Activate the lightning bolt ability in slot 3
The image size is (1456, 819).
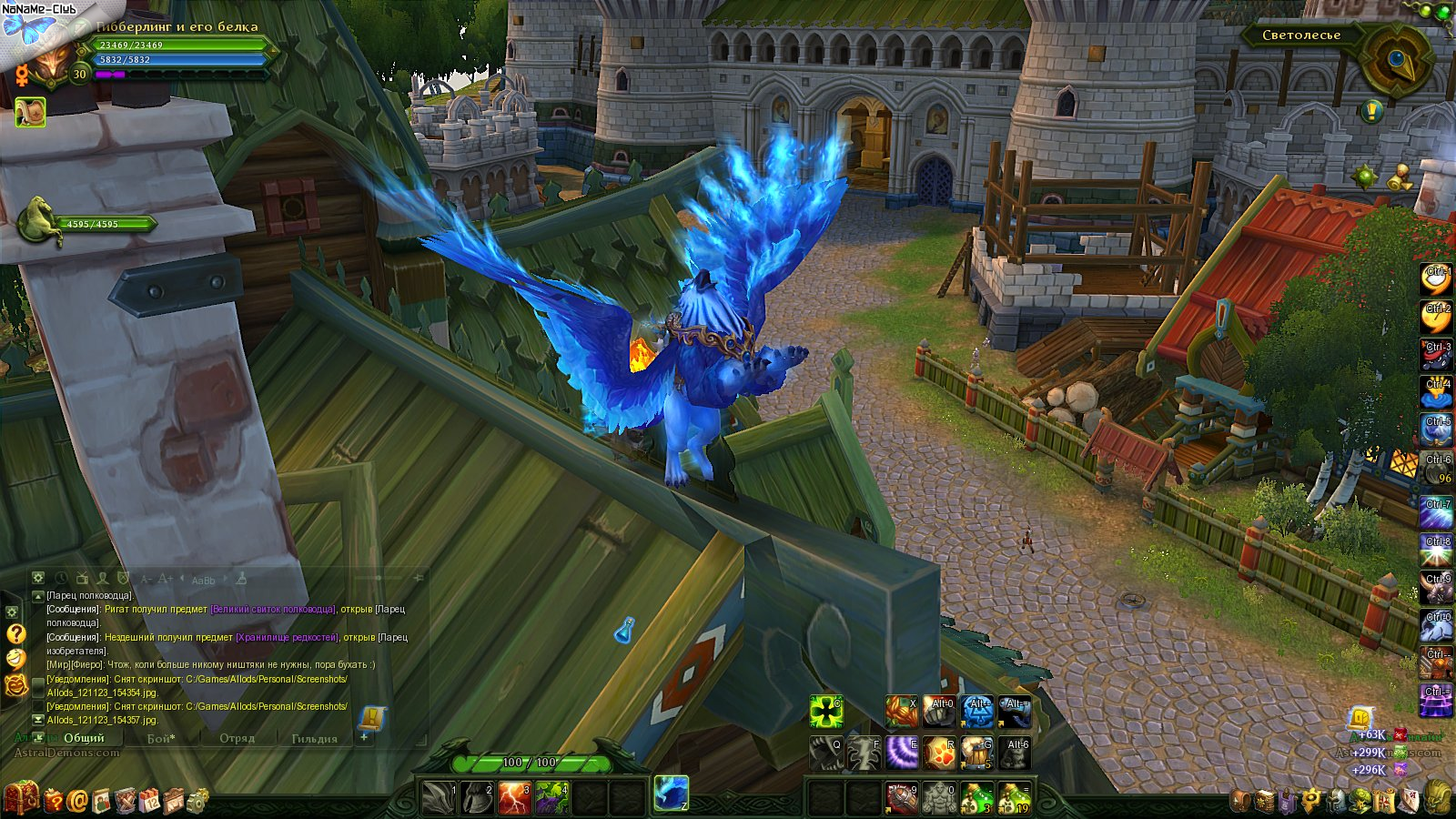coord(514,798)
